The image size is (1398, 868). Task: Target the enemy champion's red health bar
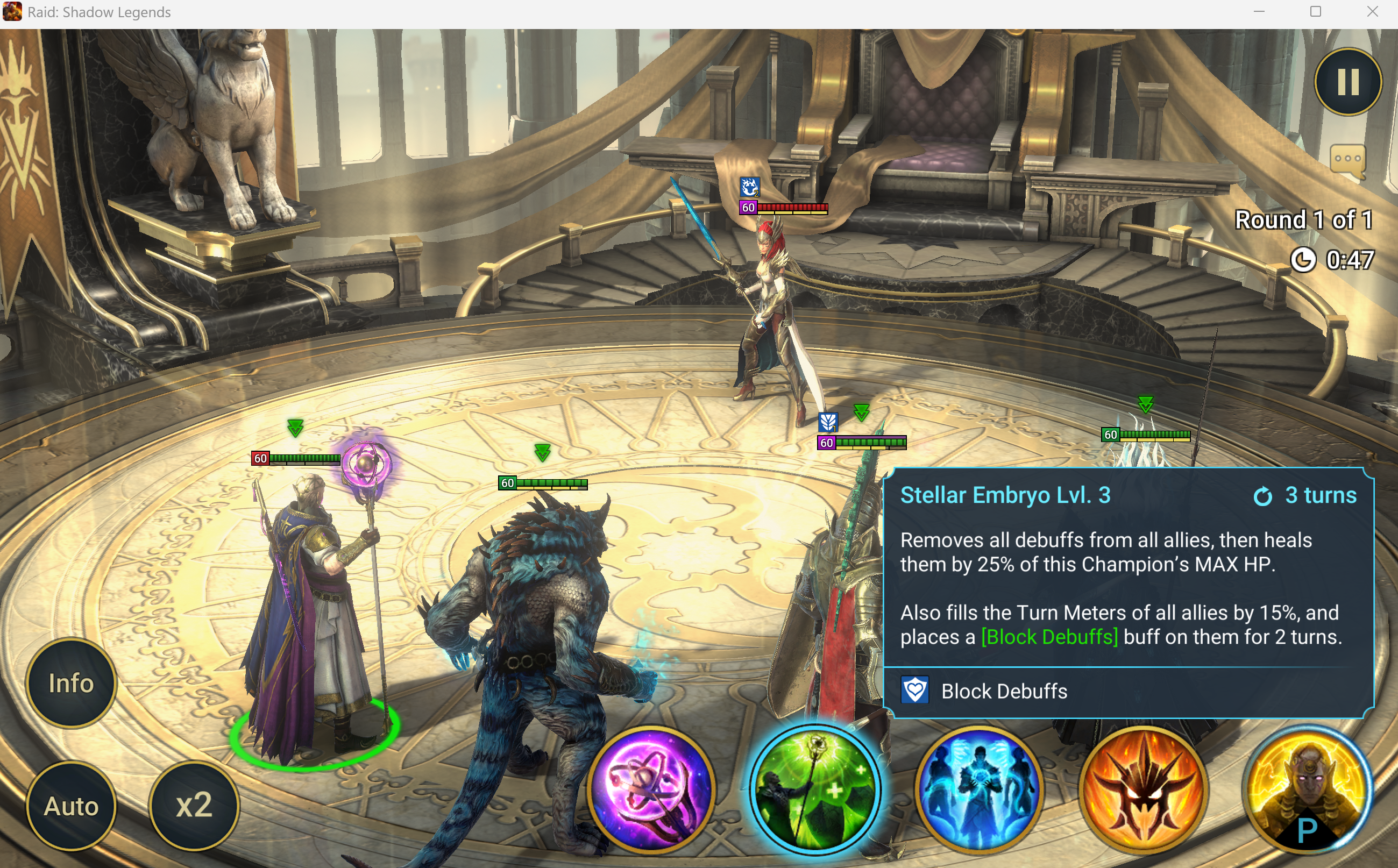click(792, 208)
